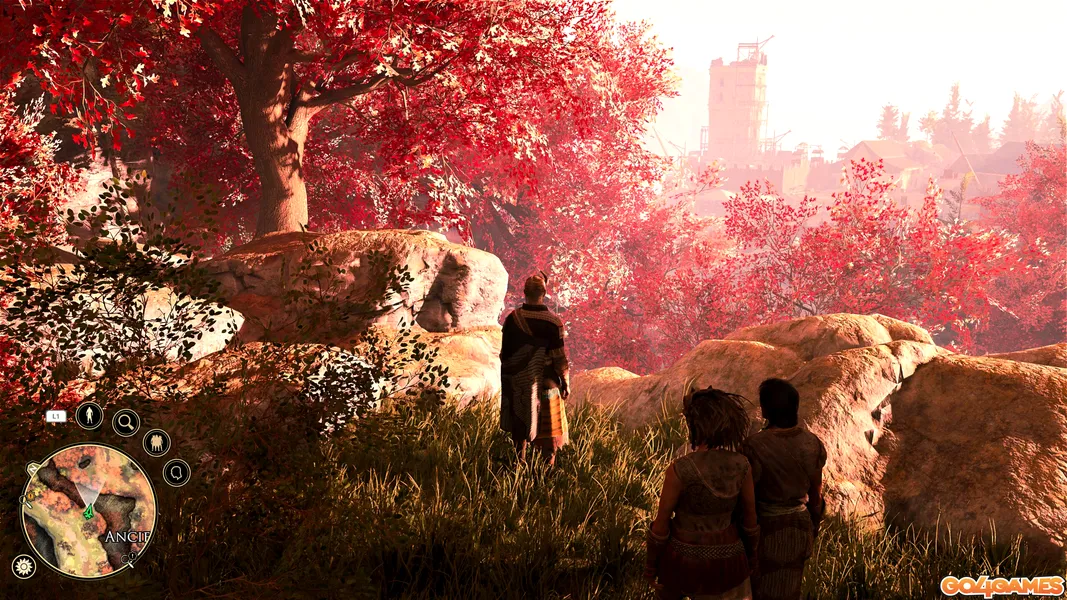Screen dimensions: 1067x600
Task: Activate the magnifying glass search icon
Action: click(x=126, y=422)
